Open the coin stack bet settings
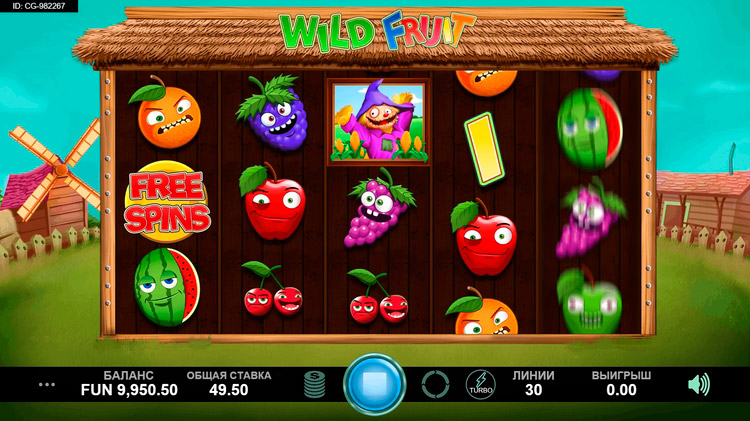 tap(314, 384)
